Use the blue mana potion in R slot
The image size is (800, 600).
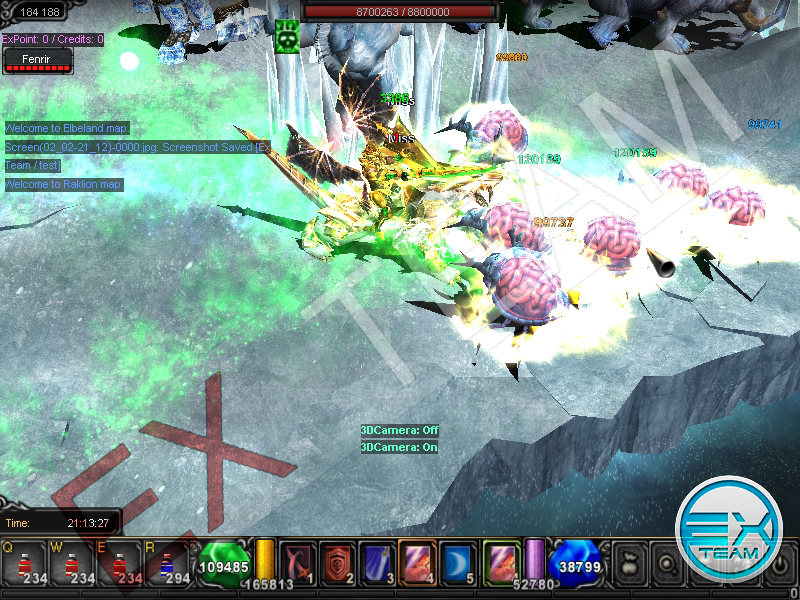(x=166, y=564)
